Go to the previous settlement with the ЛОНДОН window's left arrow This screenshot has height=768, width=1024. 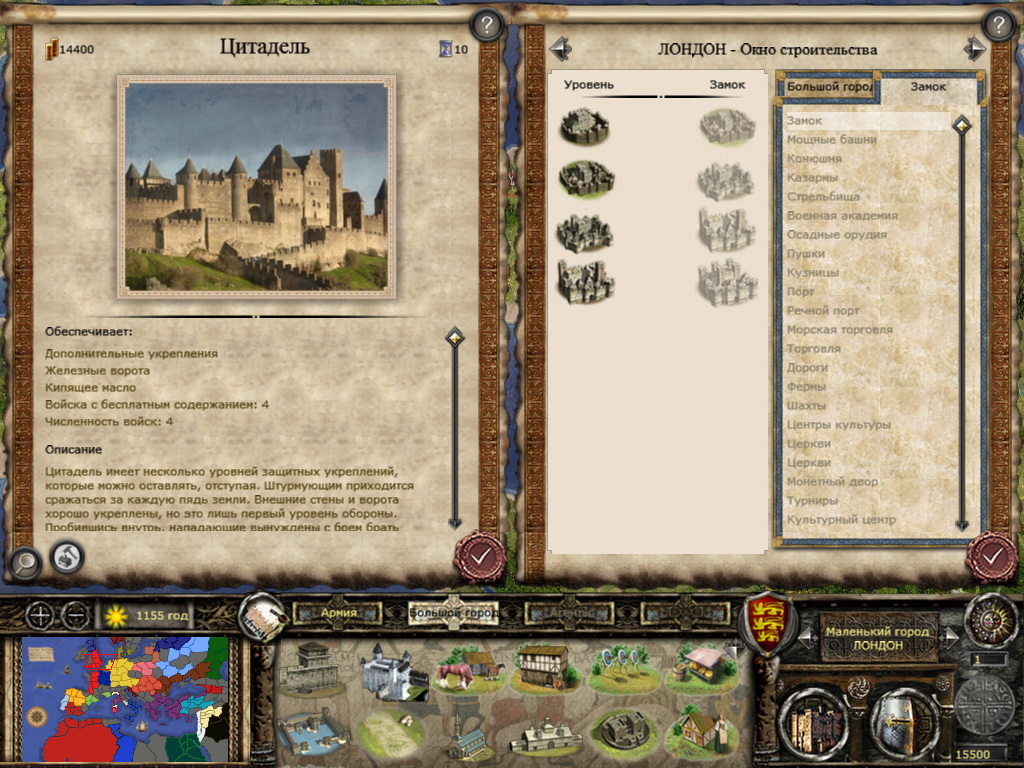pyautogui.click(x=559, y=48)
